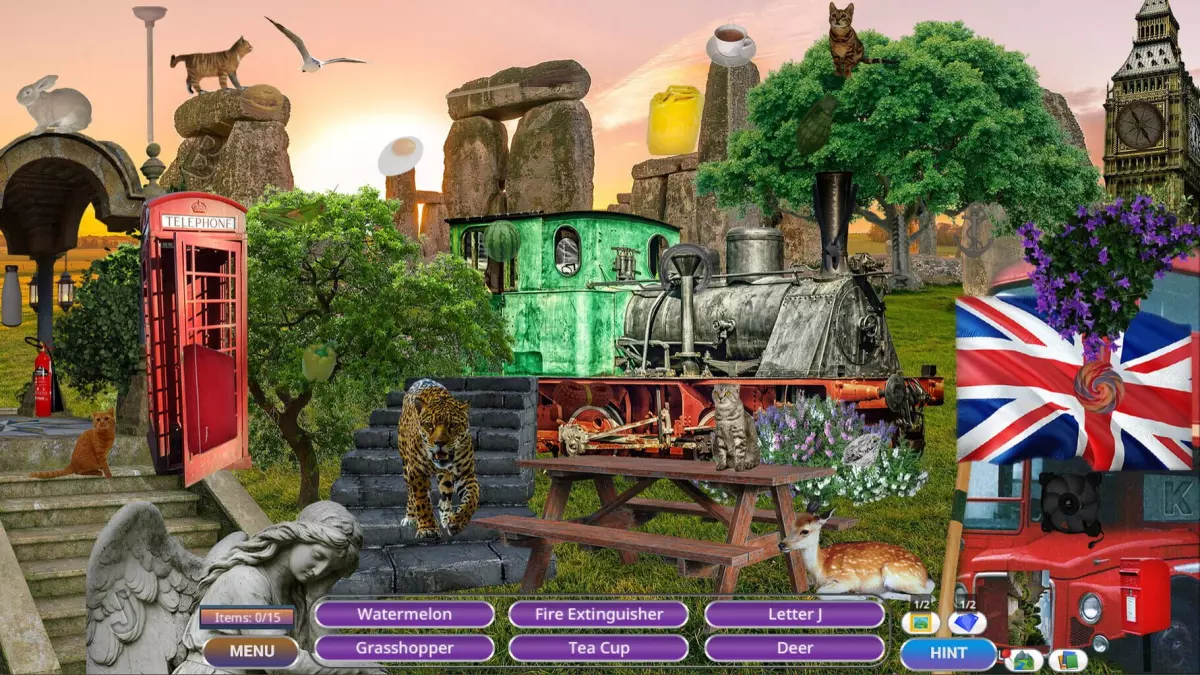Choose Deer in the item list
Image resolution: width=1200 pixels, height=675 pixels.
794,648
